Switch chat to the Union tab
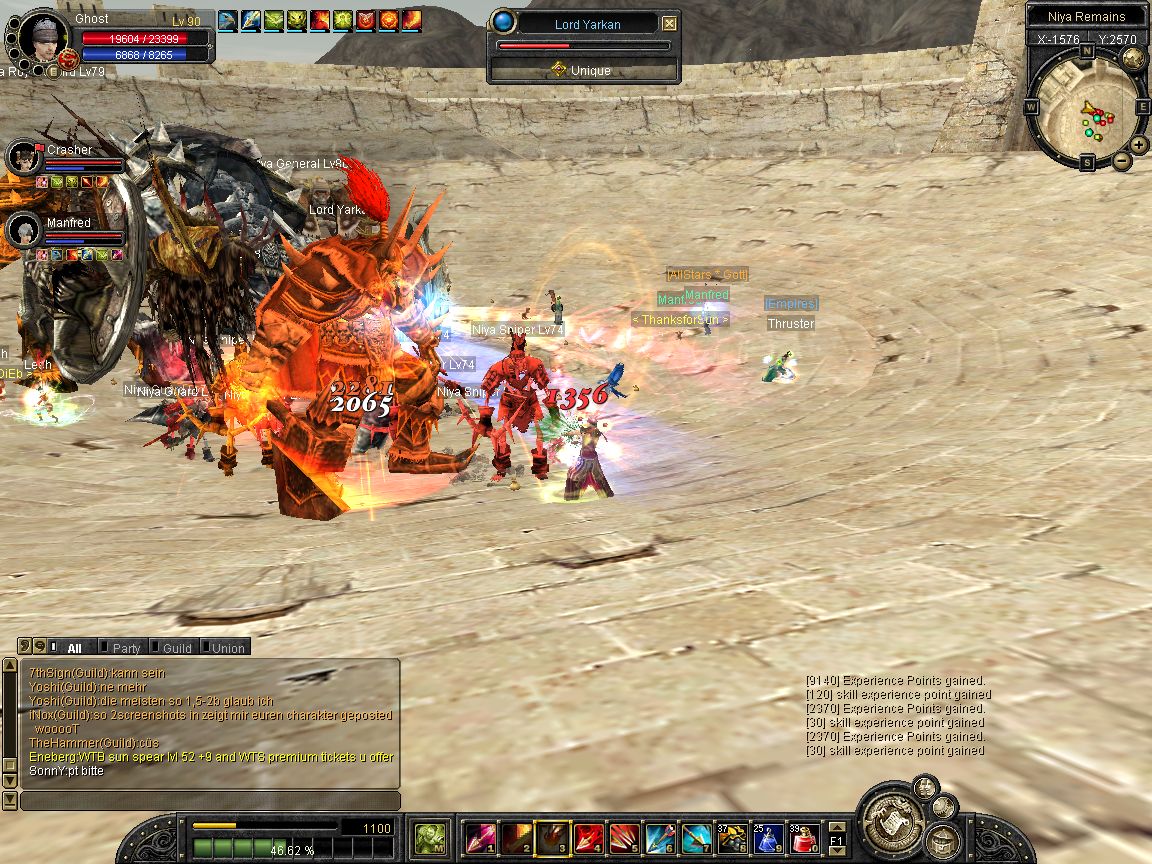The height and width of the screenshot is (864, 1152). tap(227, 648)
